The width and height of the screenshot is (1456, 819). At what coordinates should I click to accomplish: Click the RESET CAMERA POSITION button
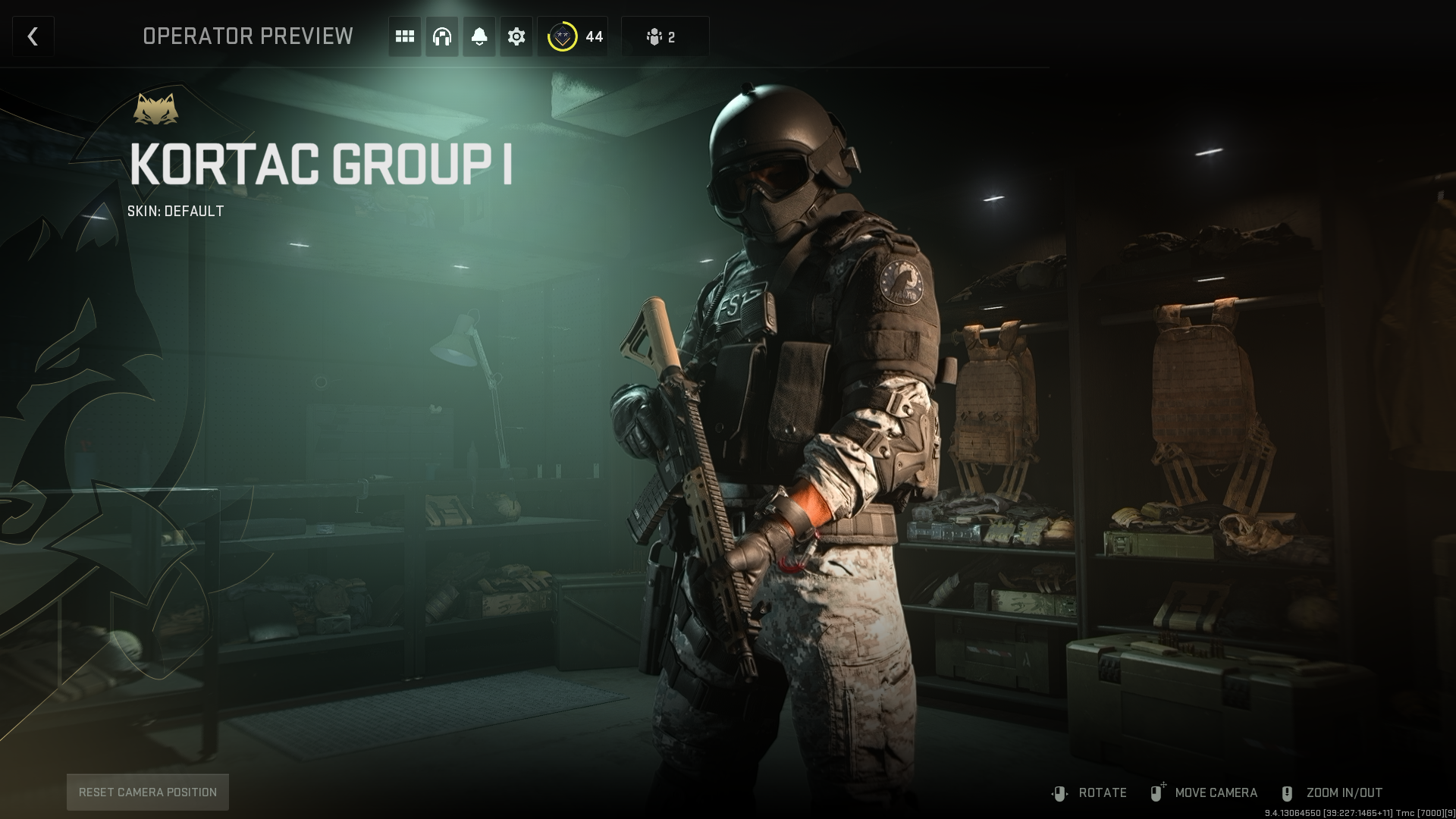(x=147, y=792)
